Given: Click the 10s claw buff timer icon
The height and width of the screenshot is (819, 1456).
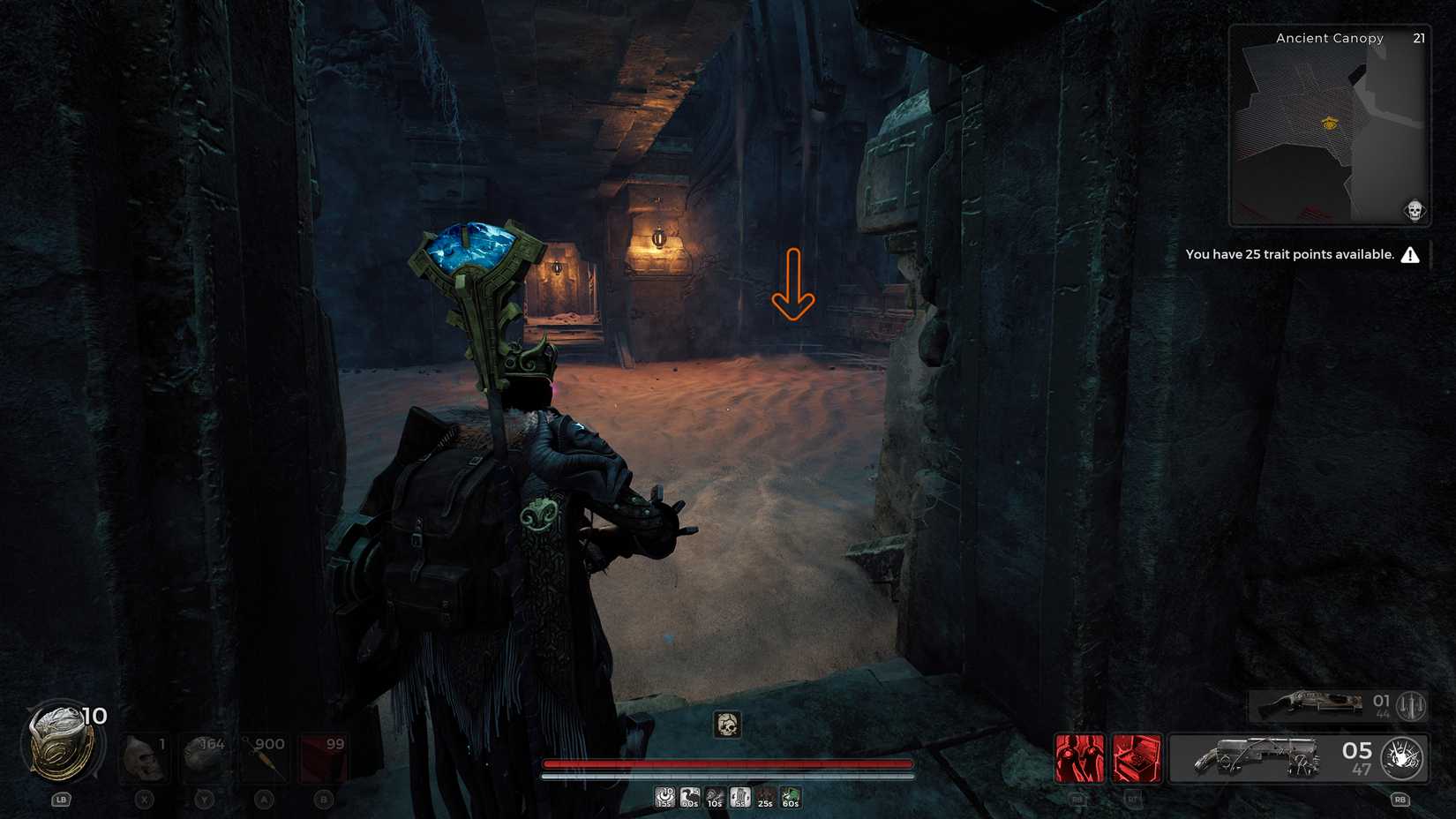Looking at the screenshot, I should coord(715,796).
